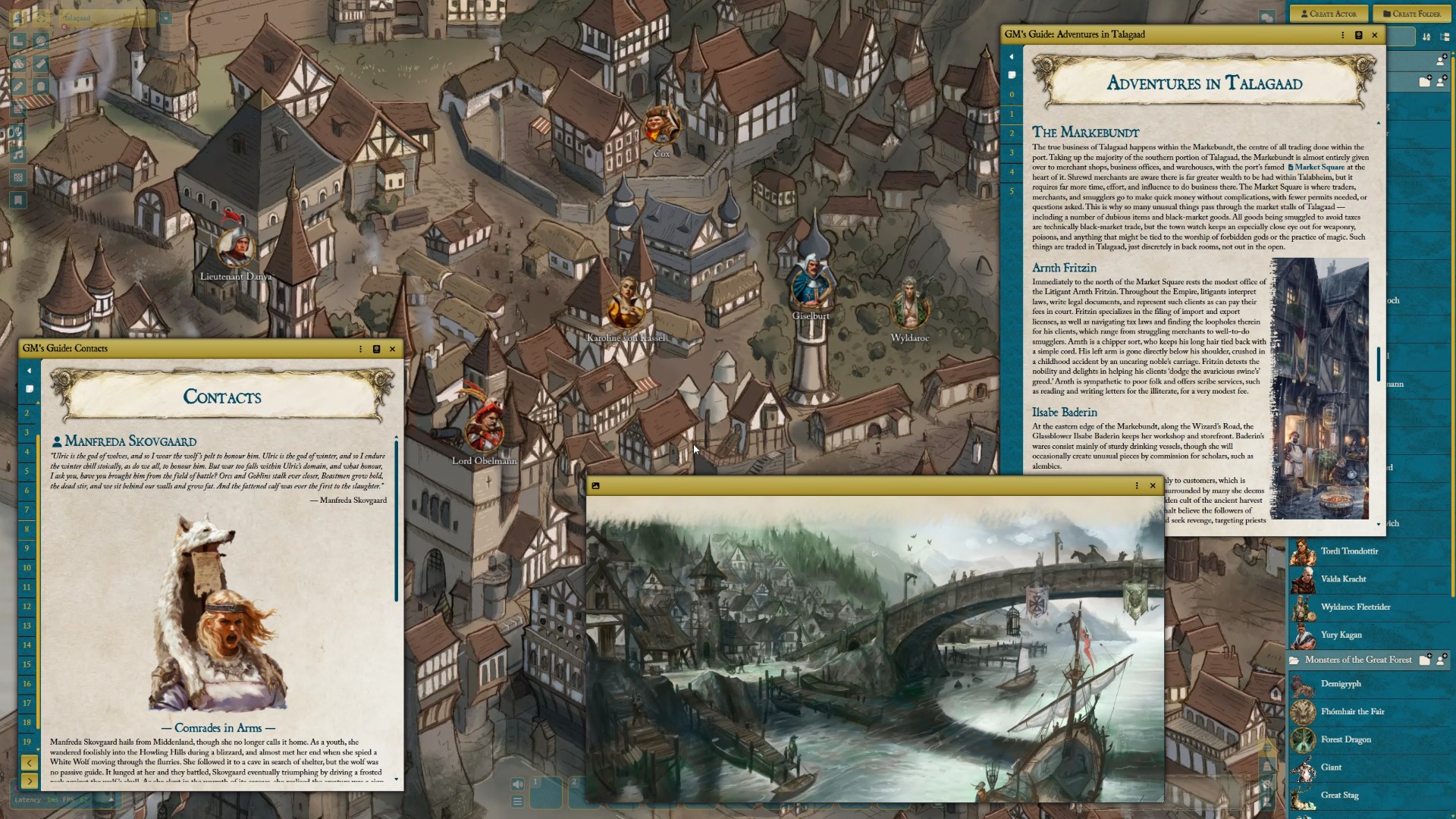Open the Forest Dragon actor entry
The width and height of the screenshot is (1456, 819).
point(1345,740)
